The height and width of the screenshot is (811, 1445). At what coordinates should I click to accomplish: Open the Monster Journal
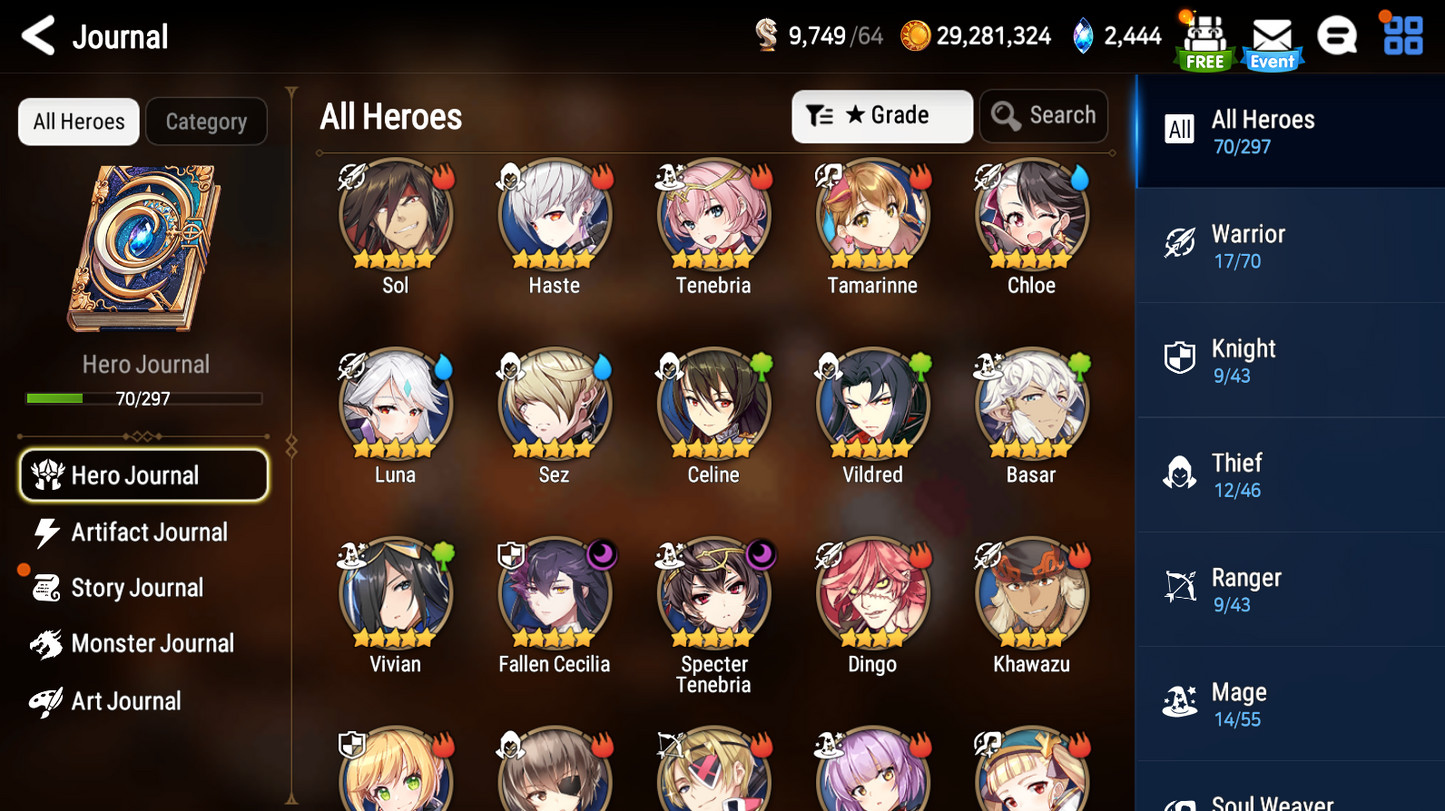pyautogui.click(x=151, y=644)
